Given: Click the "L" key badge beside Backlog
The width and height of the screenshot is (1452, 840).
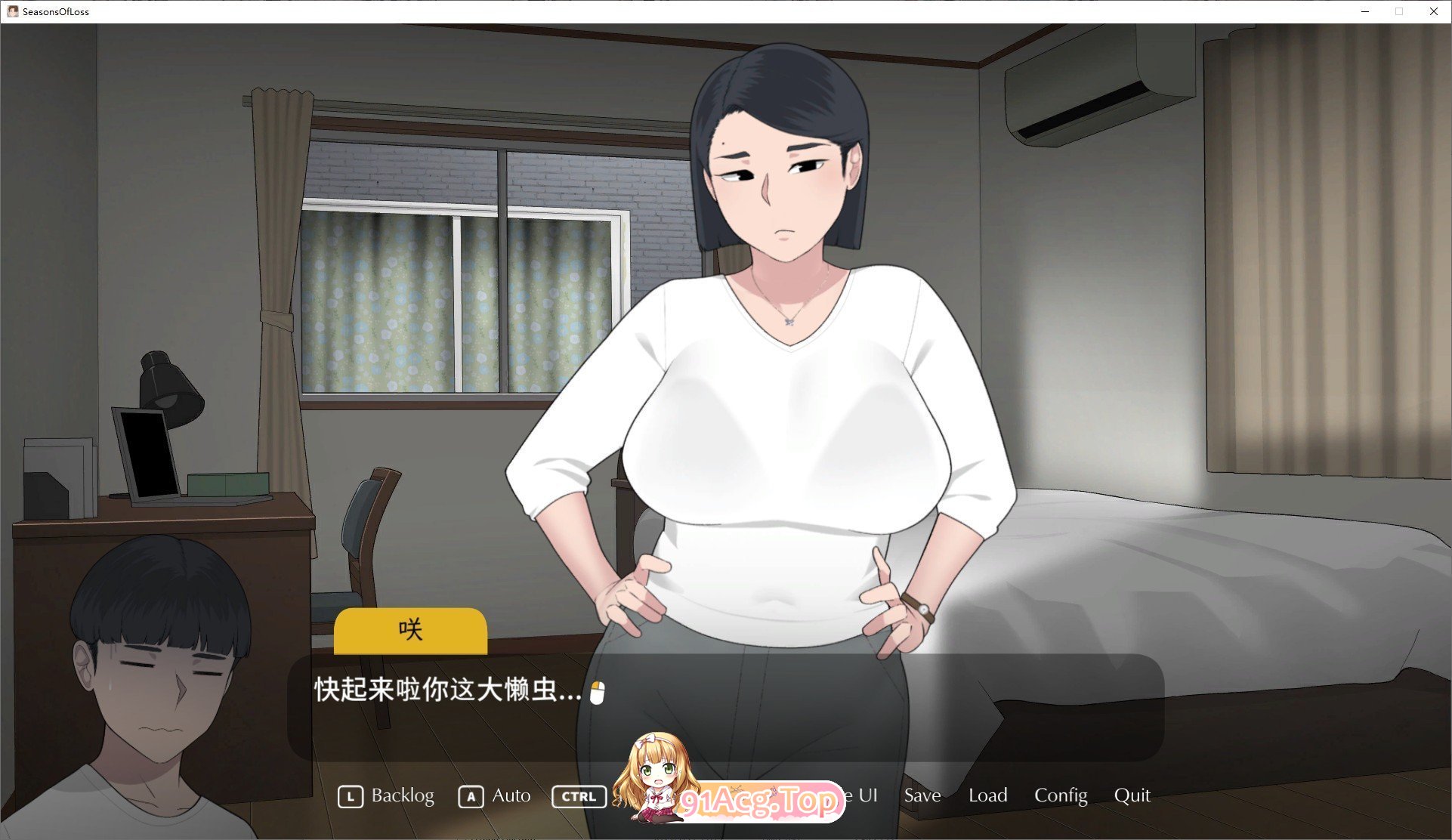Looking at the screenshot, I should 351,795.
